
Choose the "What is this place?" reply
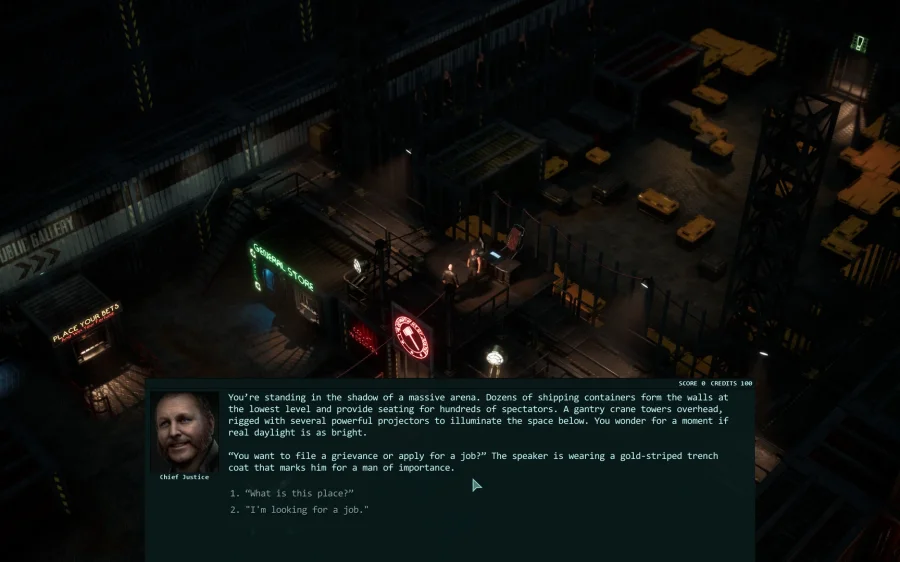[298, 493]
